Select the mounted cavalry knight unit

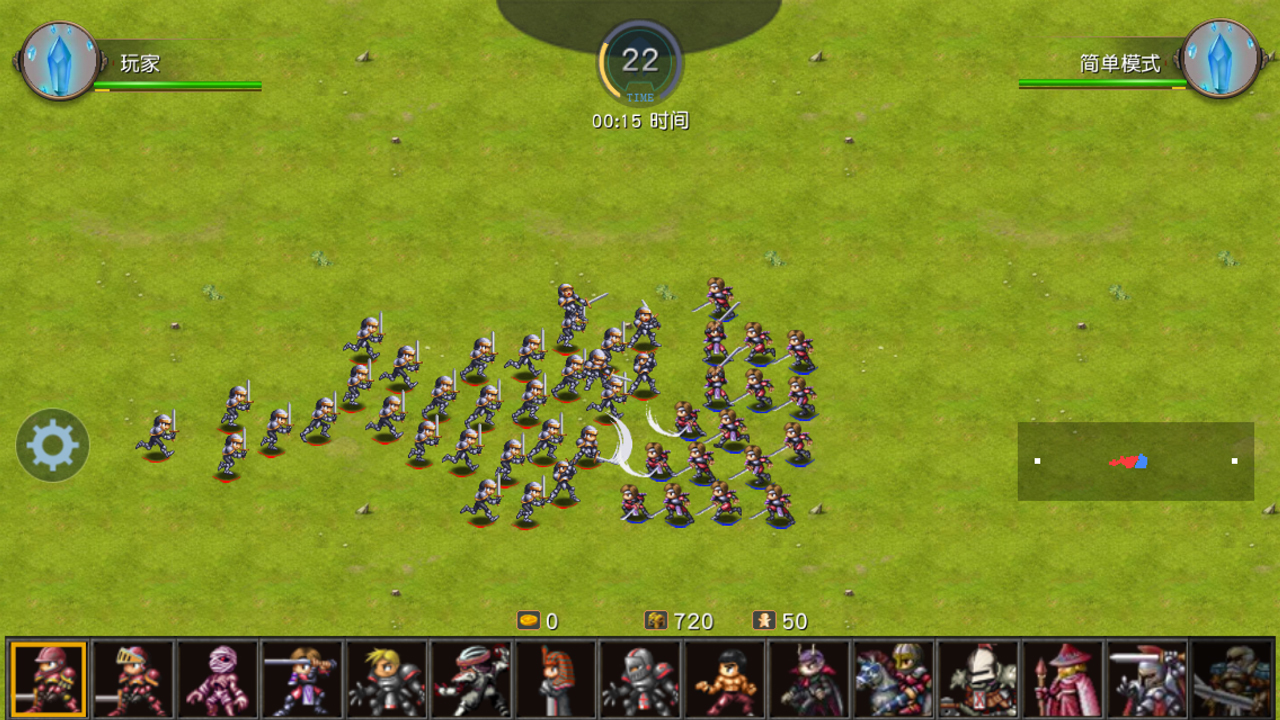(x=894, y=680)
